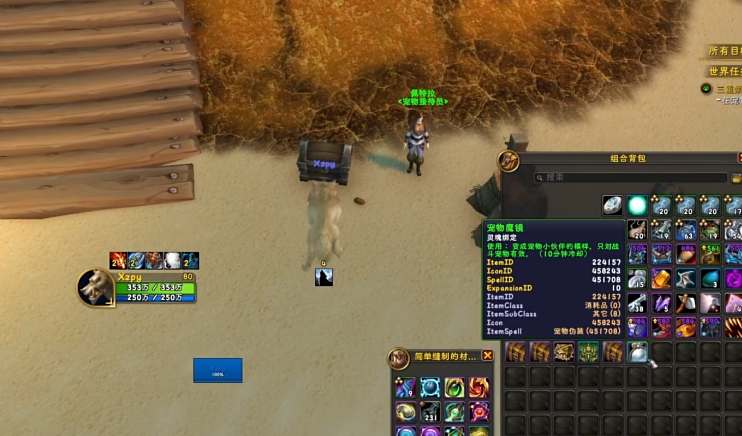Use the pet mirror item in backpack
The height and width of the screenshot is (436, 742).
[637, 352]
